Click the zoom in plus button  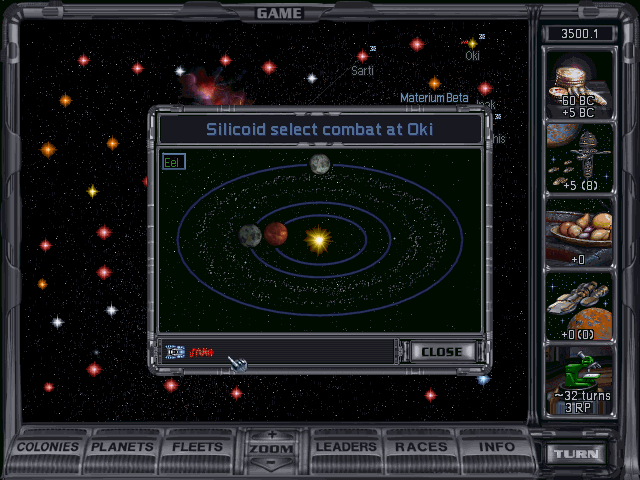[x=272, y=435]
